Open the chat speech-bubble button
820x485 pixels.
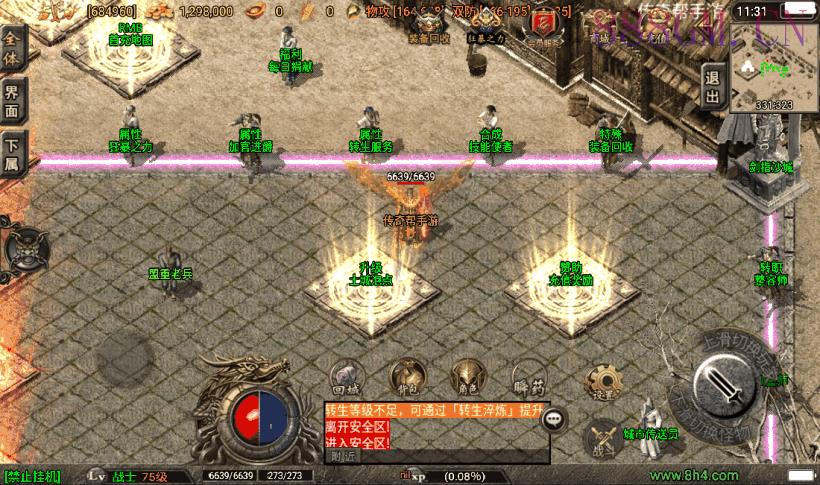coord(554,420)
